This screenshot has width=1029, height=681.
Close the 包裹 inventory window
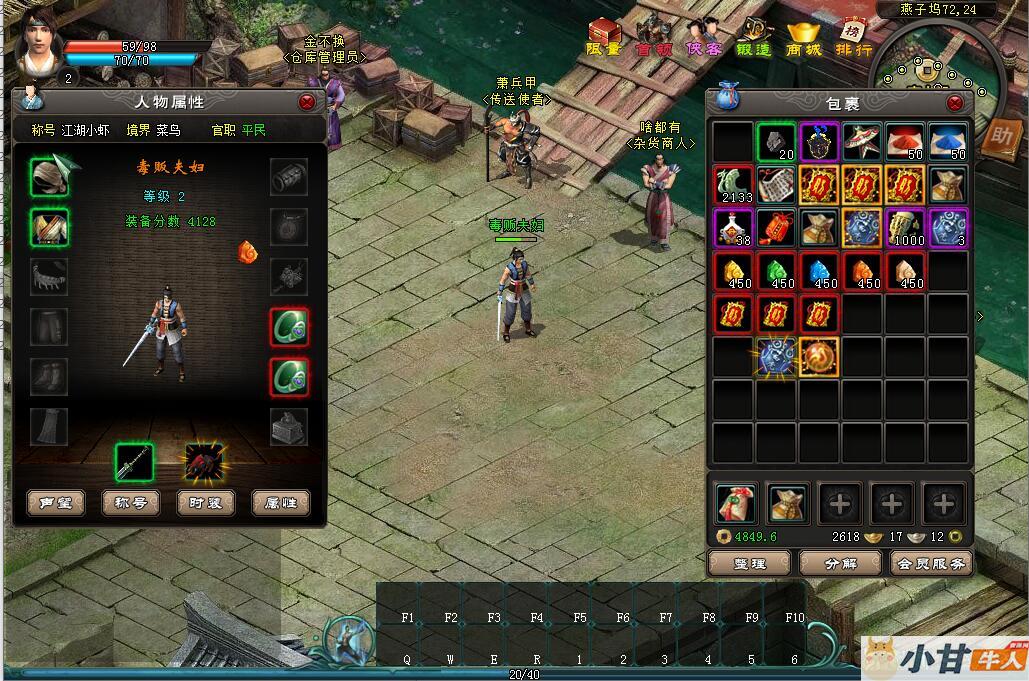[x=955, y=103]
